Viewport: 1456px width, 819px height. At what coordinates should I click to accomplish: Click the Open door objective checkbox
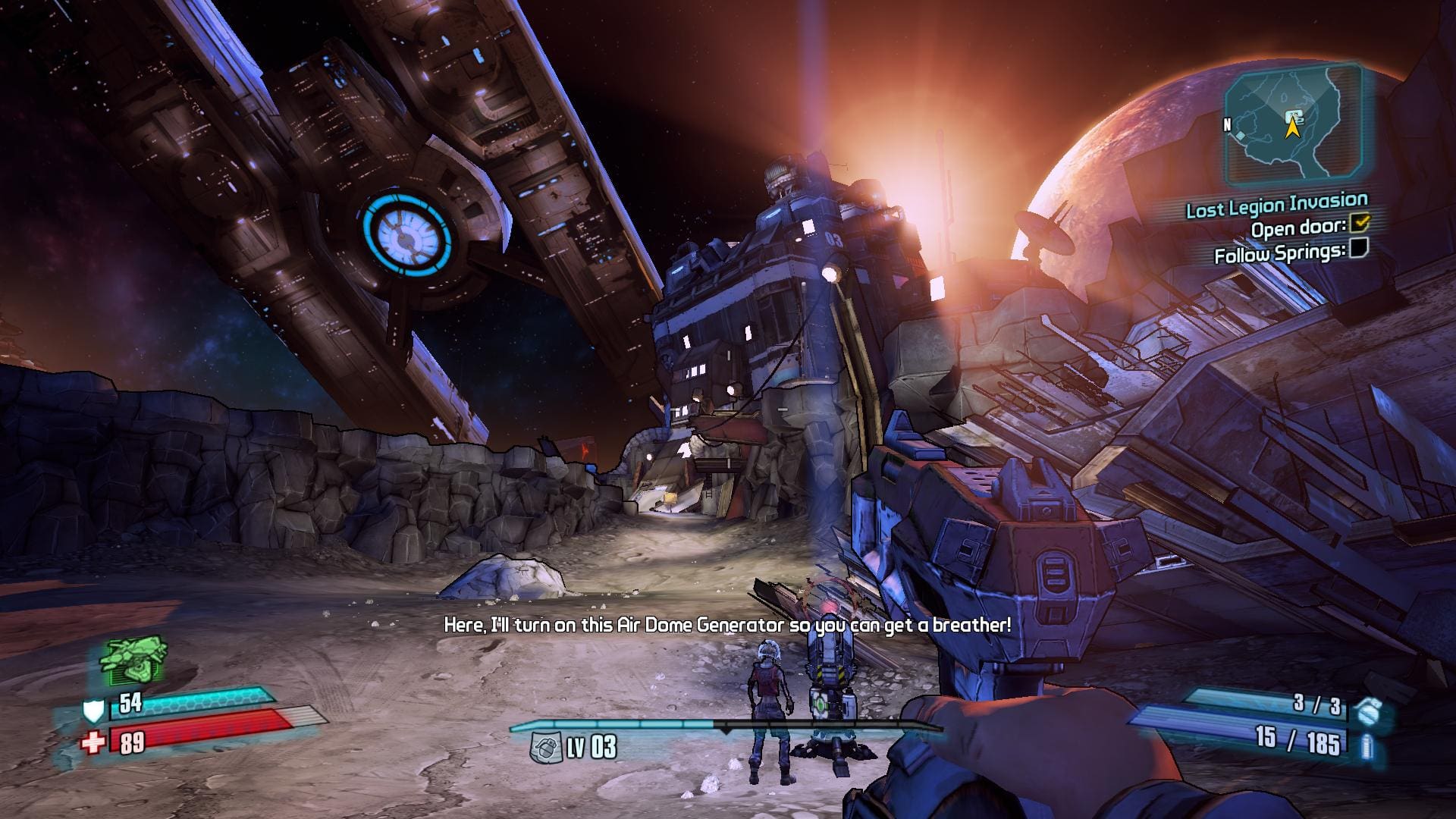pos(1362,222)
